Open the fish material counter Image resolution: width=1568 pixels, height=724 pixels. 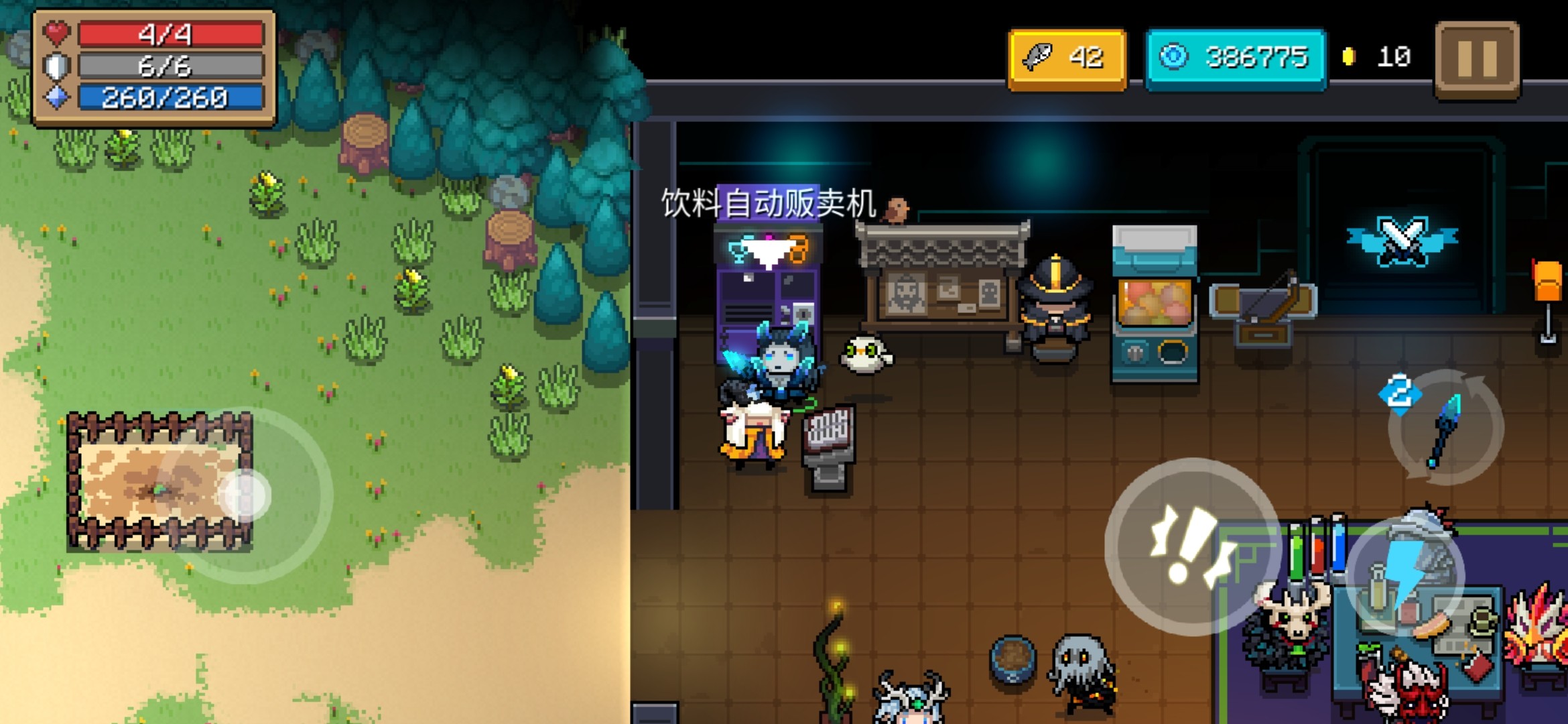1067,59
